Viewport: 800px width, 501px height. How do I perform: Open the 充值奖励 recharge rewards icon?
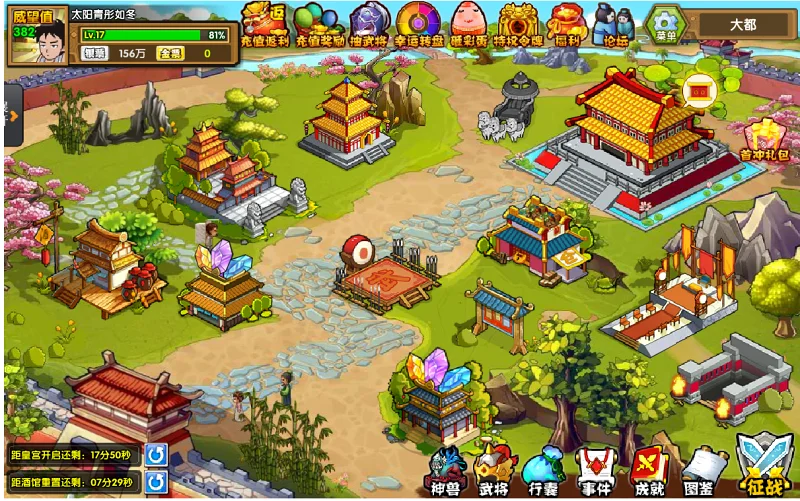click(320, 24)
